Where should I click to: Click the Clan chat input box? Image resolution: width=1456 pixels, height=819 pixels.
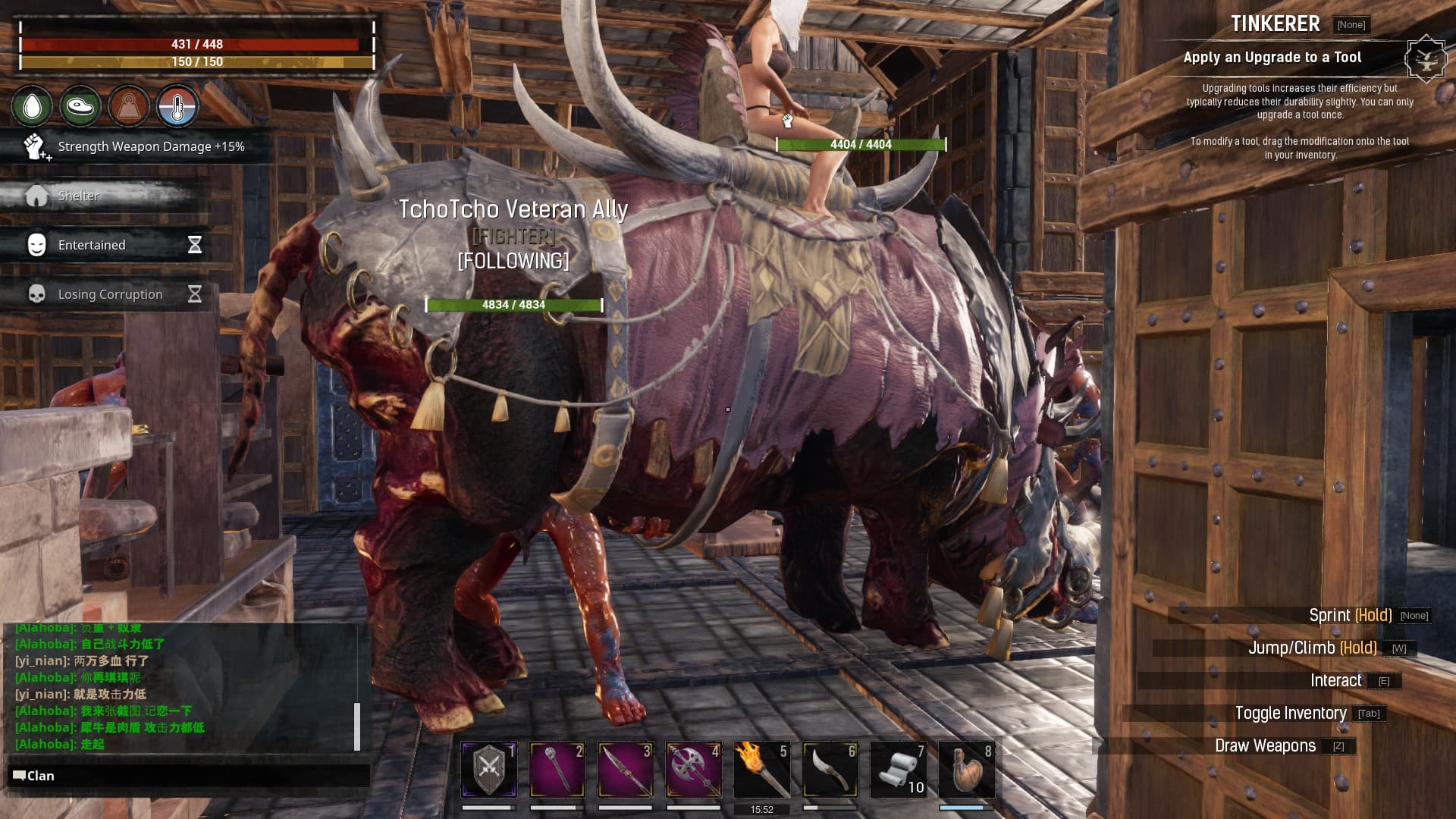tap(190, 776)
